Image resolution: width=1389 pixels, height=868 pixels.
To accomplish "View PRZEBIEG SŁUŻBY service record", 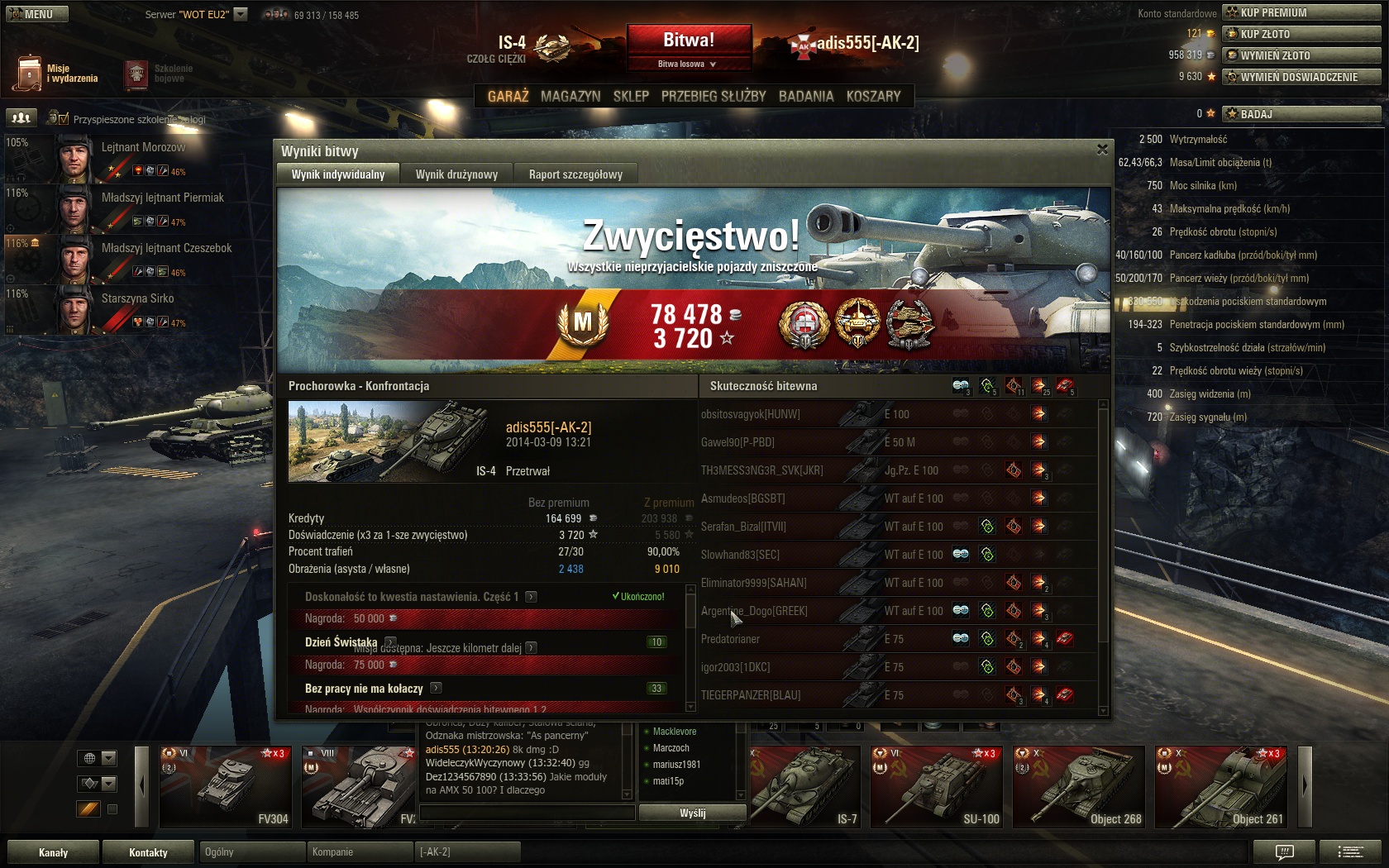I will [x=714, y=97].
